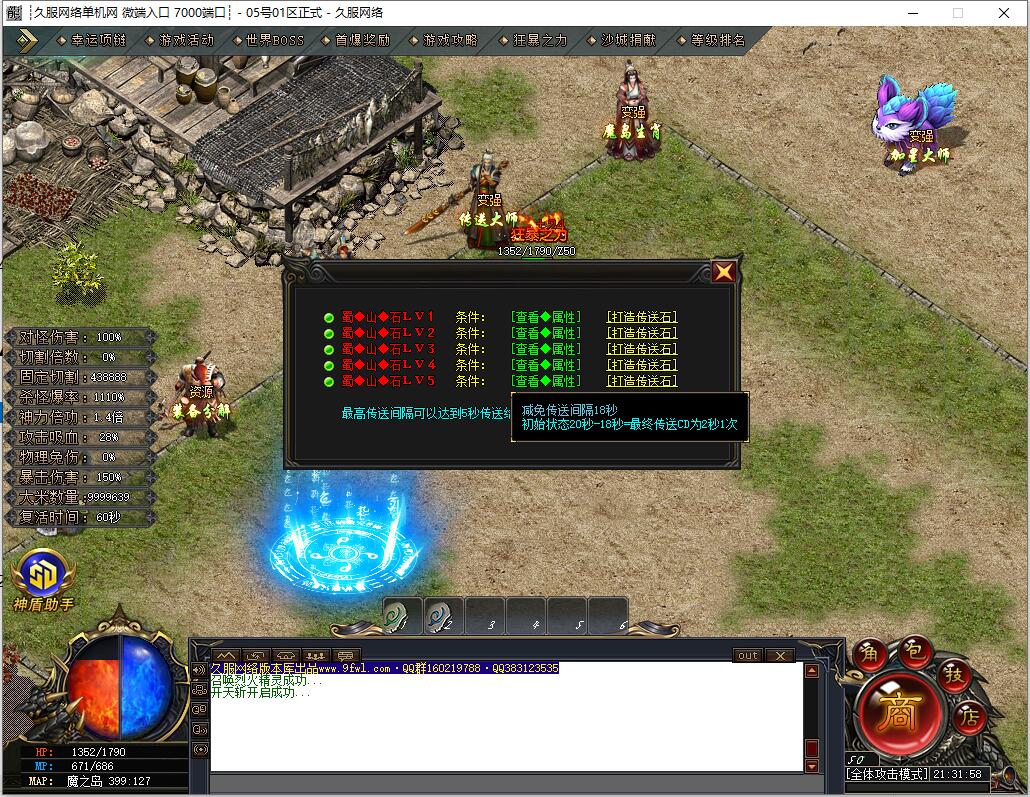This screenshot has height=797, width=1030.
Task: Forge the LV5 teleport stone
Action: coord(642,381)
